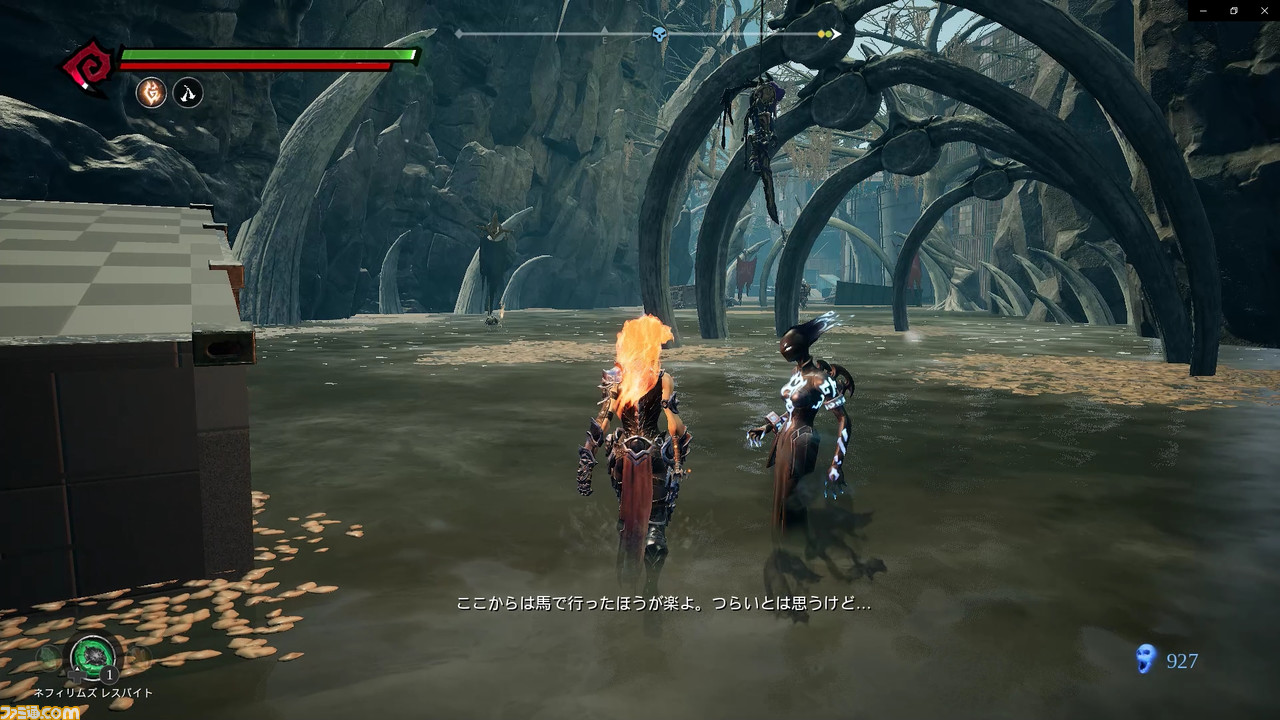Choose the faded brown item right of Respite
Viewport: 1280px width, 720px height.
point(138,657)
